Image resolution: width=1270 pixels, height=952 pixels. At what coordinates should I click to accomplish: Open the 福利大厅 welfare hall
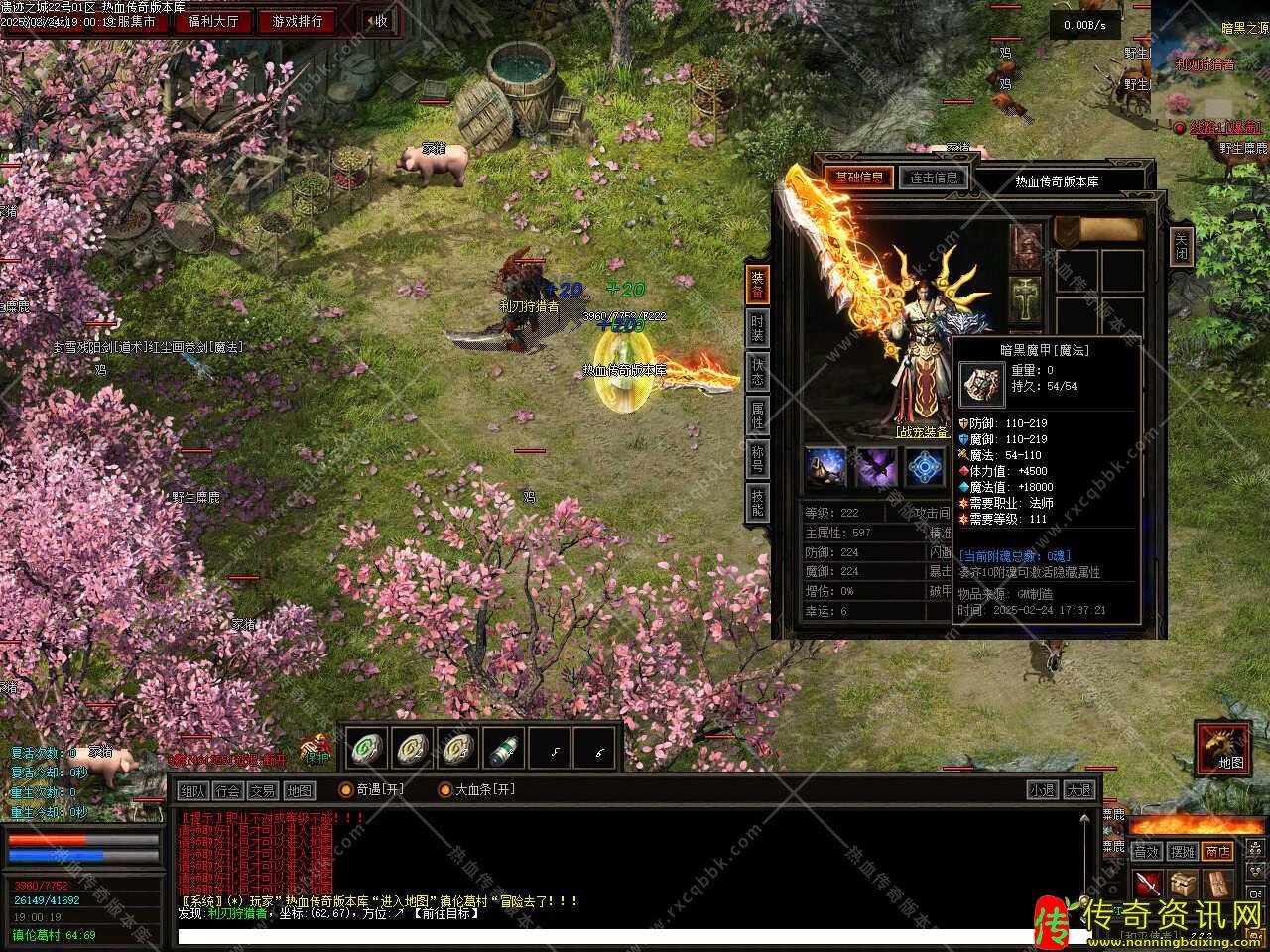coord(213,21)
